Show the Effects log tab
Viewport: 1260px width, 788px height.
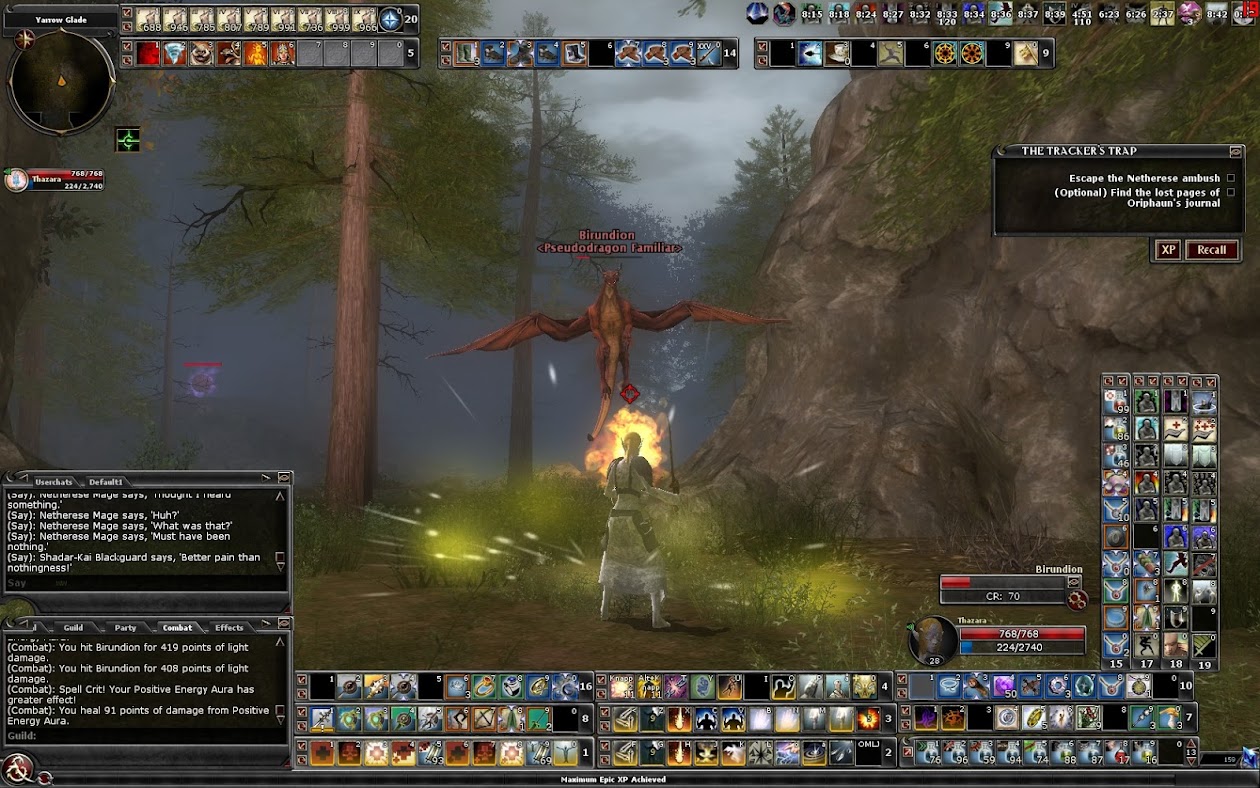pyautogui.click(x=229, y=628)
